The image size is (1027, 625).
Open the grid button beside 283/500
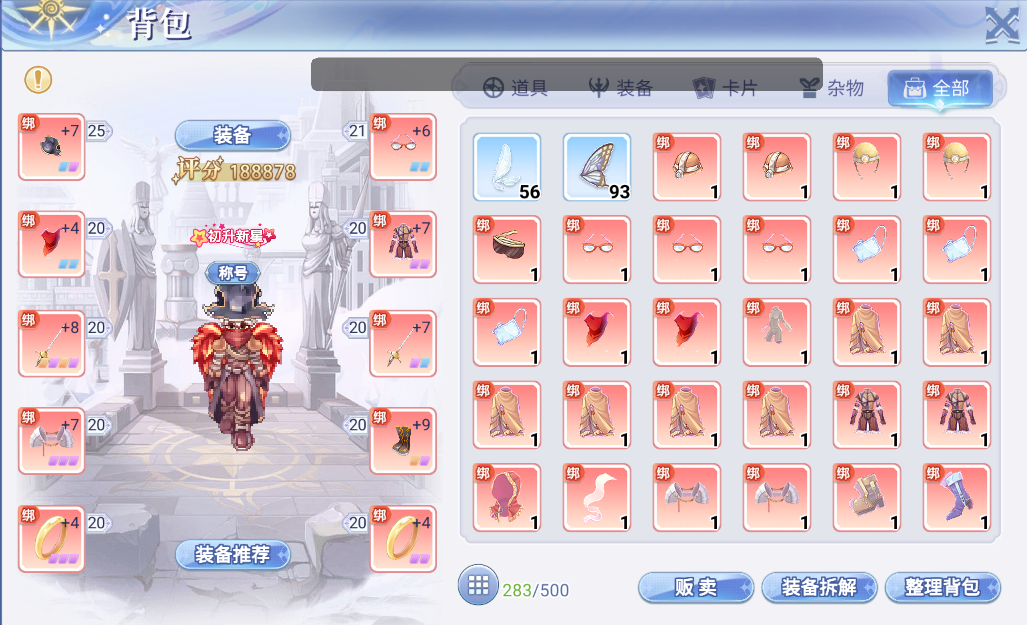point(478,585)
